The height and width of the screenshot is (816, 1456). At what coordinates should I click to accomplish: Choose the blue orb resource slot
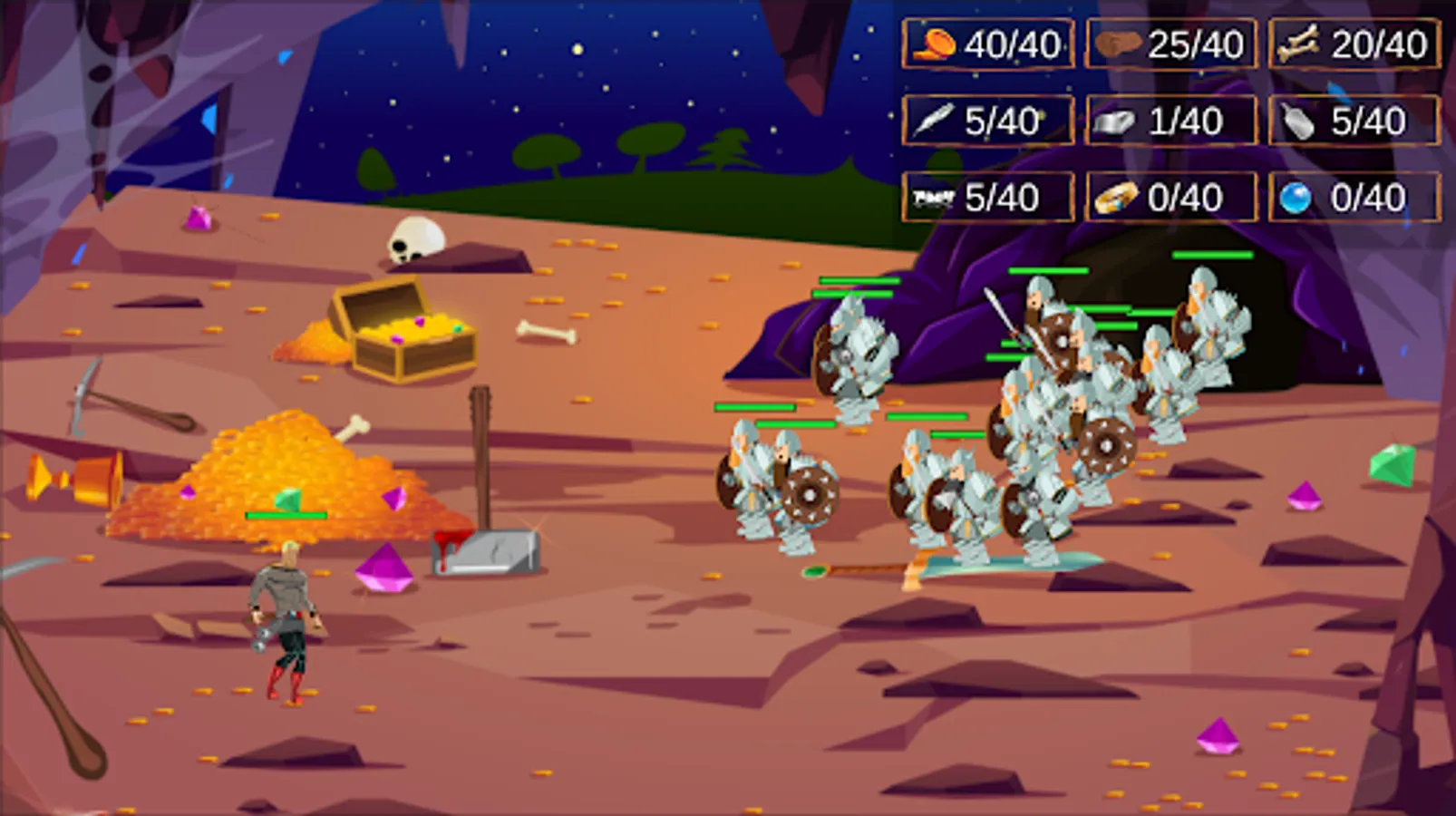coord(1354,198)
